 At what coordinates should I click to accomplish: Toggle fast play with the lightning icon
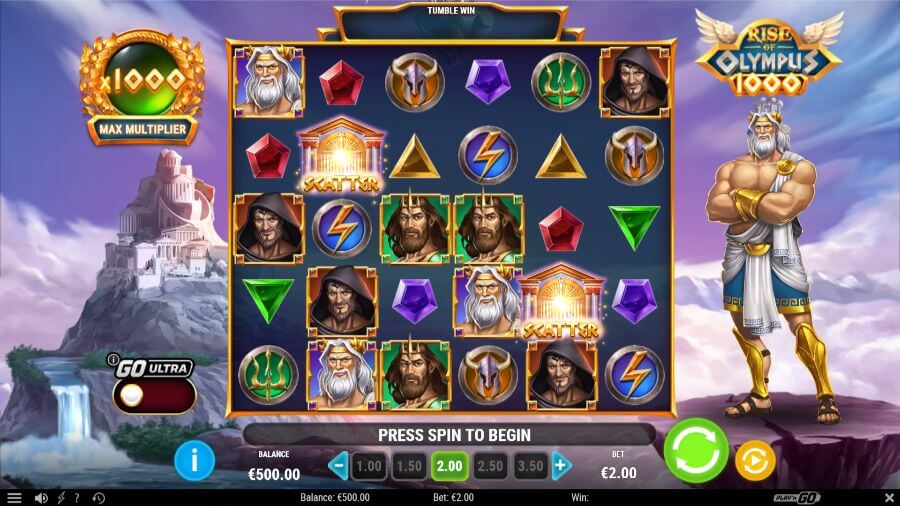pyautogui.click(x=61, y=497)
